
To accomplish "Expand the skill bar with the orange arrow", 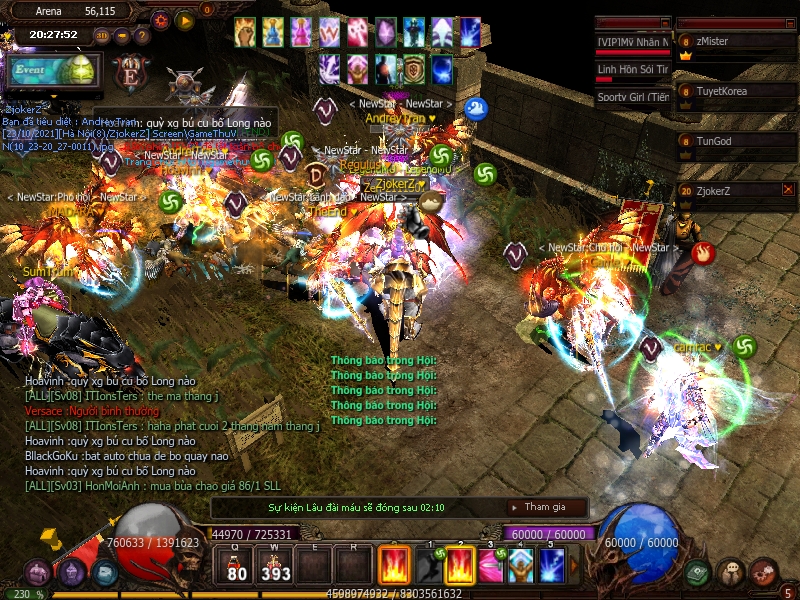I will [x=573, y=566].
